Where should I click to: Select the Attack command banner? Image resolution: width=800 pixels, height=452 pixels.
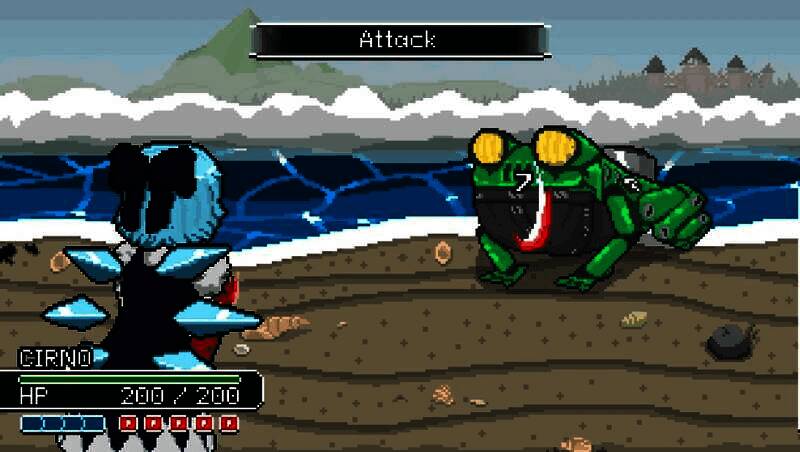coord(398,41)
